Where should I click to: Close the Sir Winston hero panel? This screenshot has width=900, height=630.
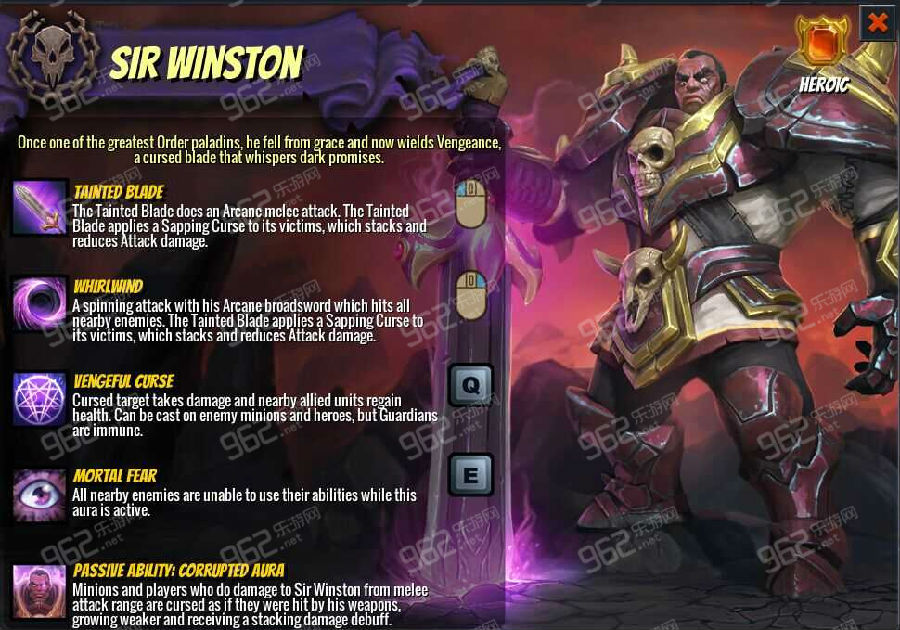point(877,22)
